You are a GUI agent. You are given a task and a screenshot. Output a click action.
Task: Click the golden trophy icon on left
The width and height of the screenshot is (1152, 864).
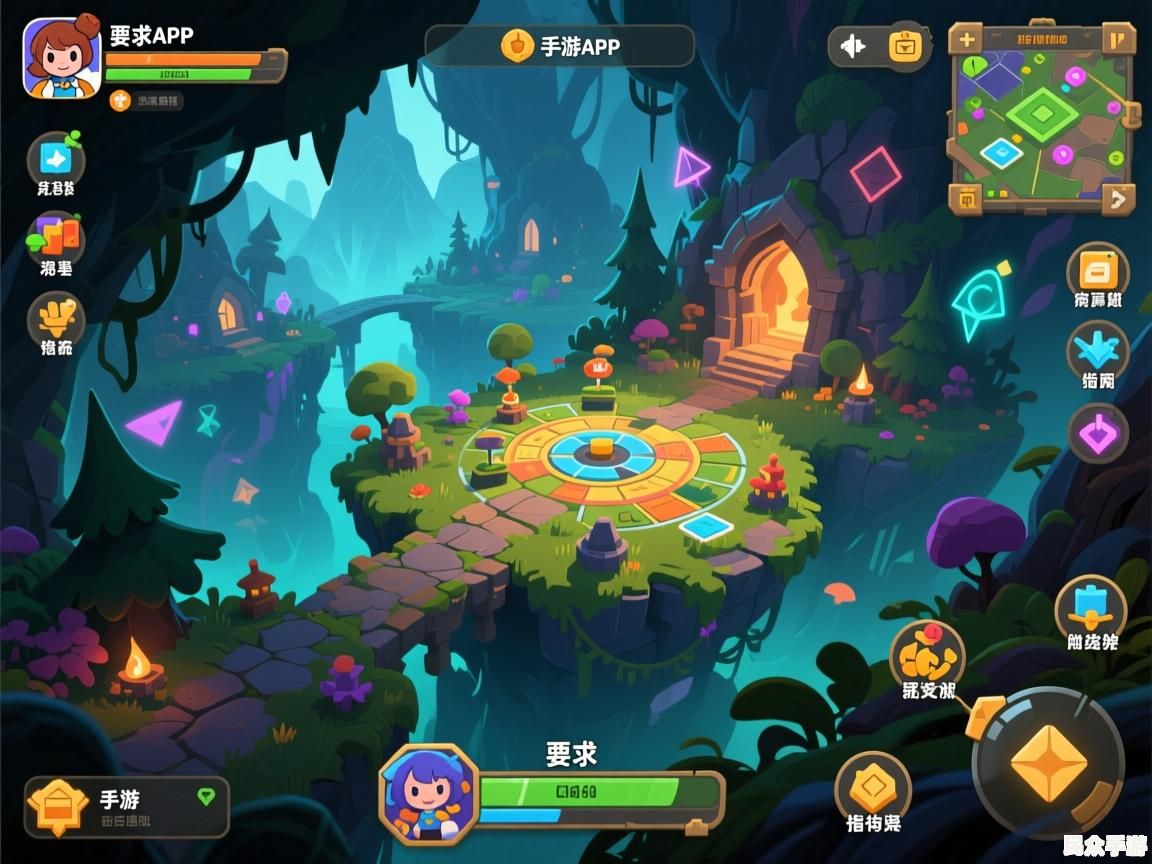pos(55,317)
